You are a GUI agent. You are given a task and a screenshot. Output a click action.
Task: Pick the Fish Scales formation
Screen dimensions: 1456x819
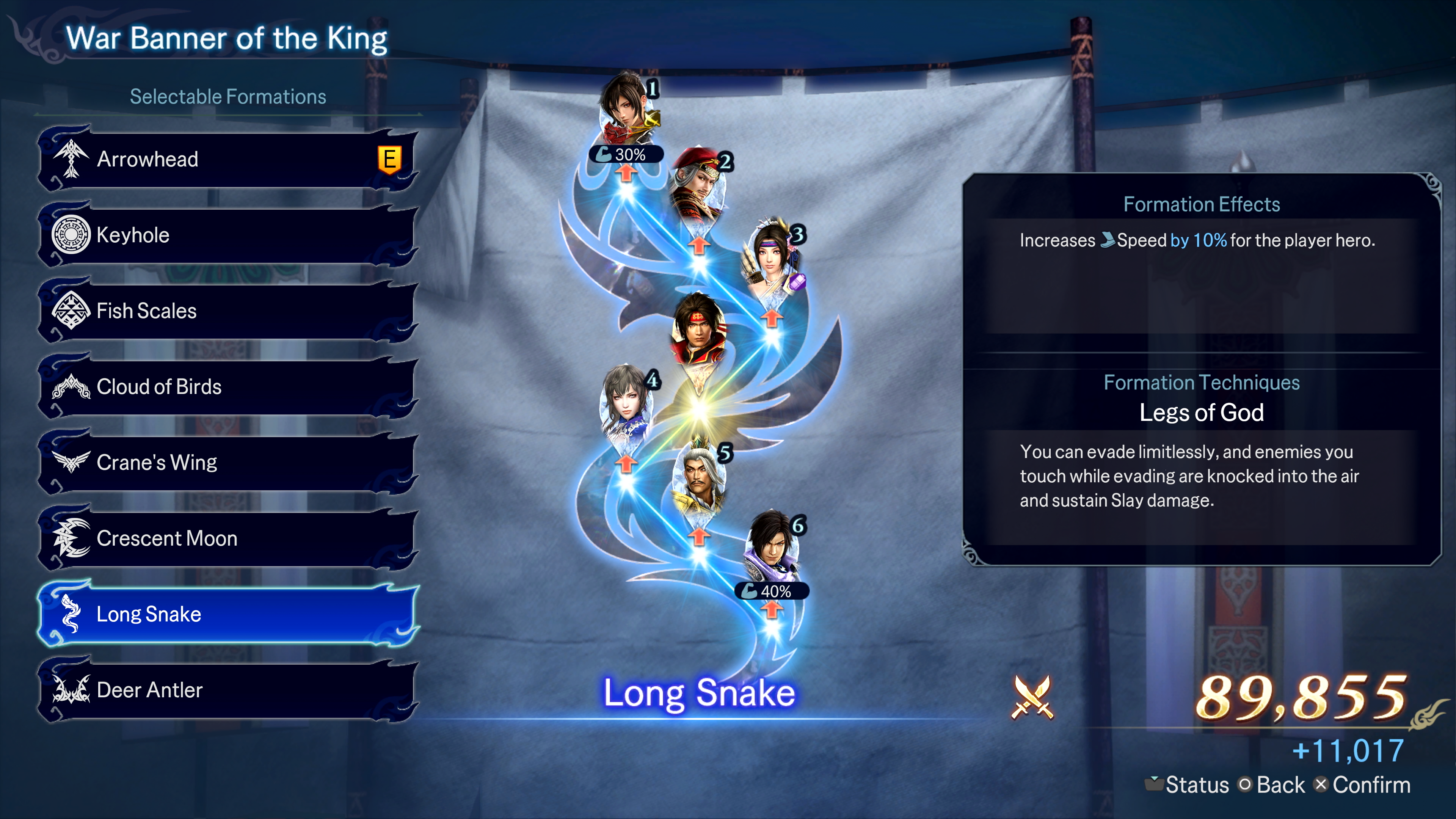[226, 311]
